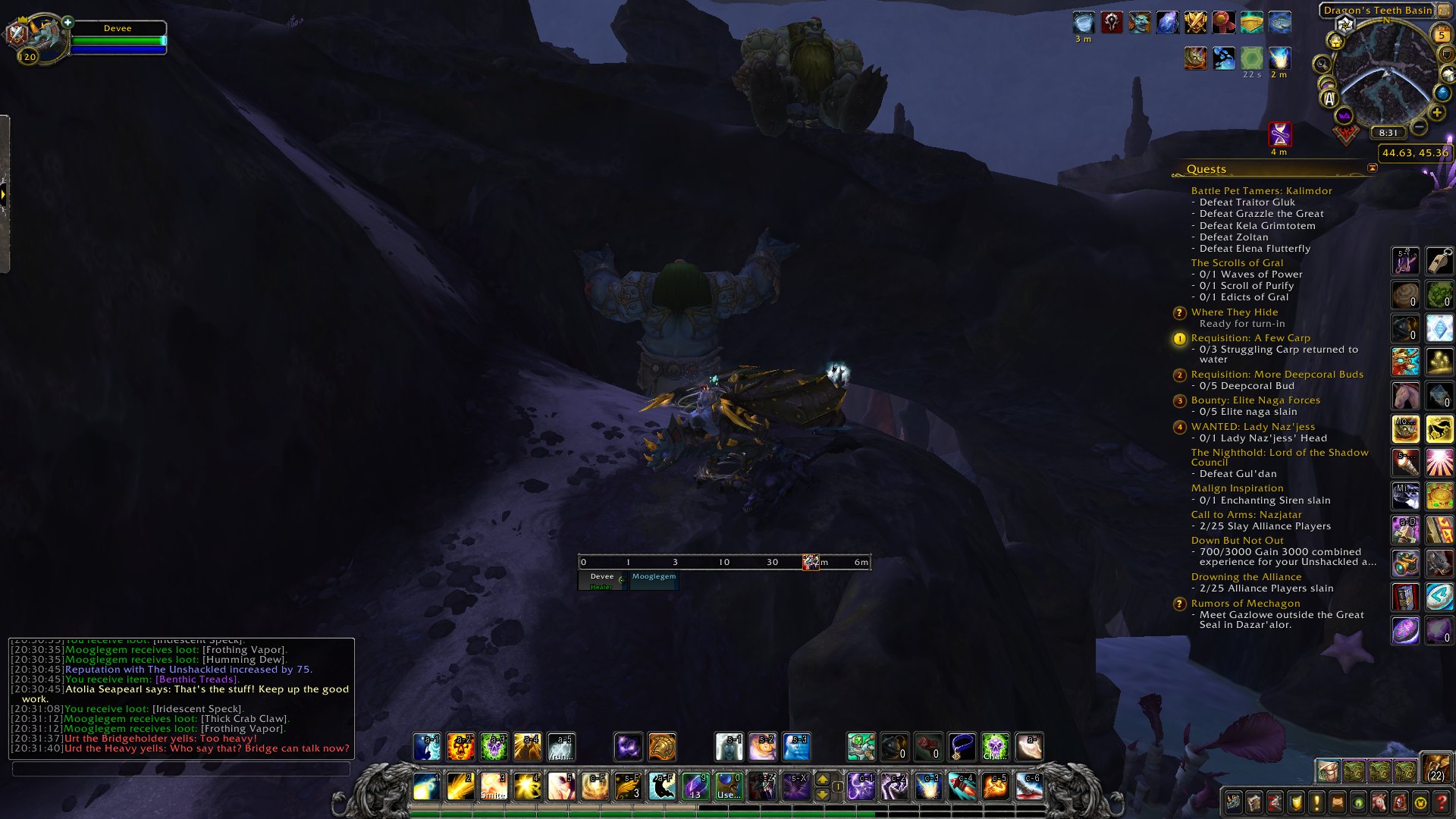Open the main backpack showing 22 free slots
Image resolution: width=1456 pixels, height=819 pixels.
pyautogui.click(x=1436, y=768)
